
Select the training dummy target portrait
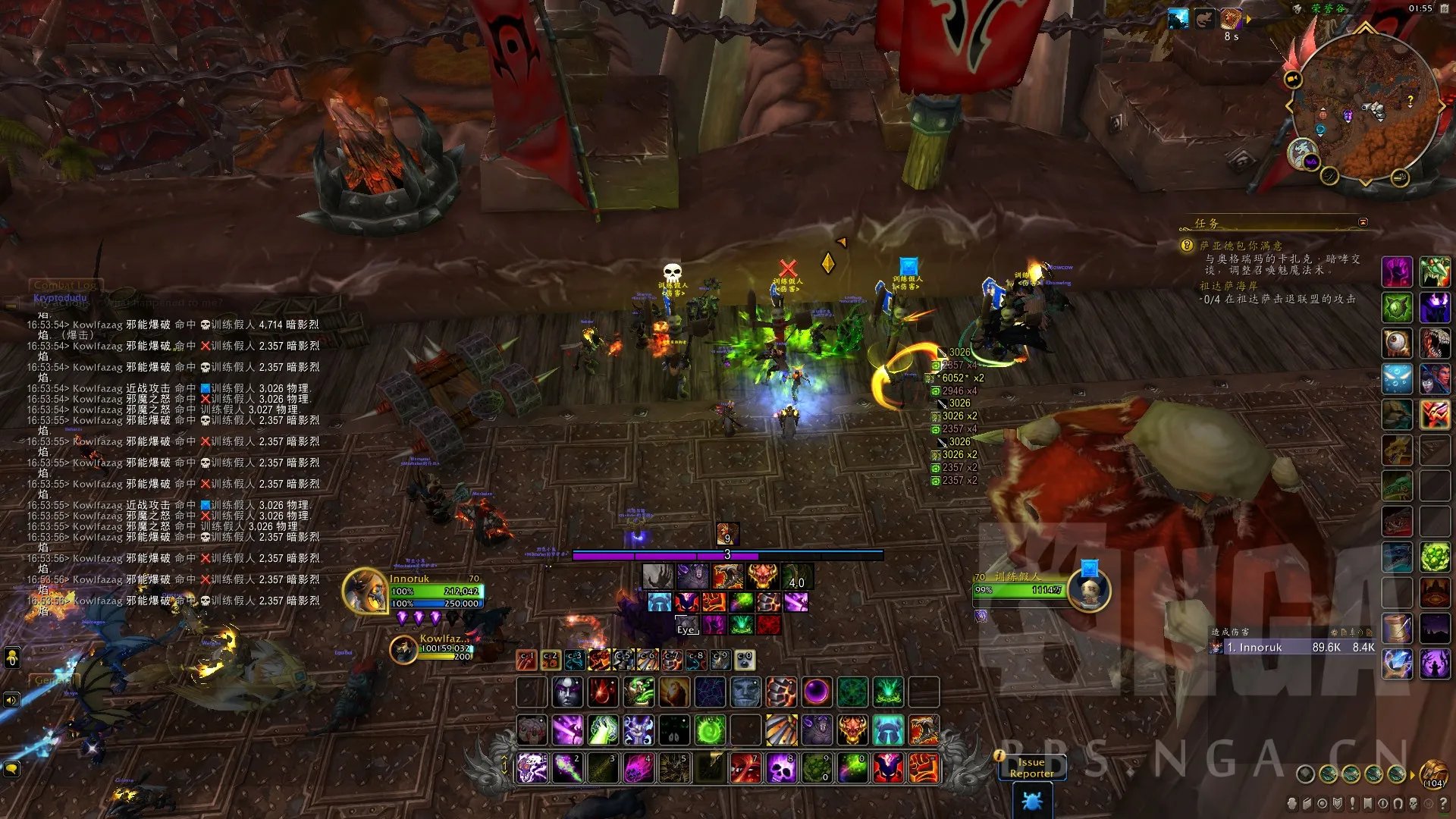point(1089,590)
